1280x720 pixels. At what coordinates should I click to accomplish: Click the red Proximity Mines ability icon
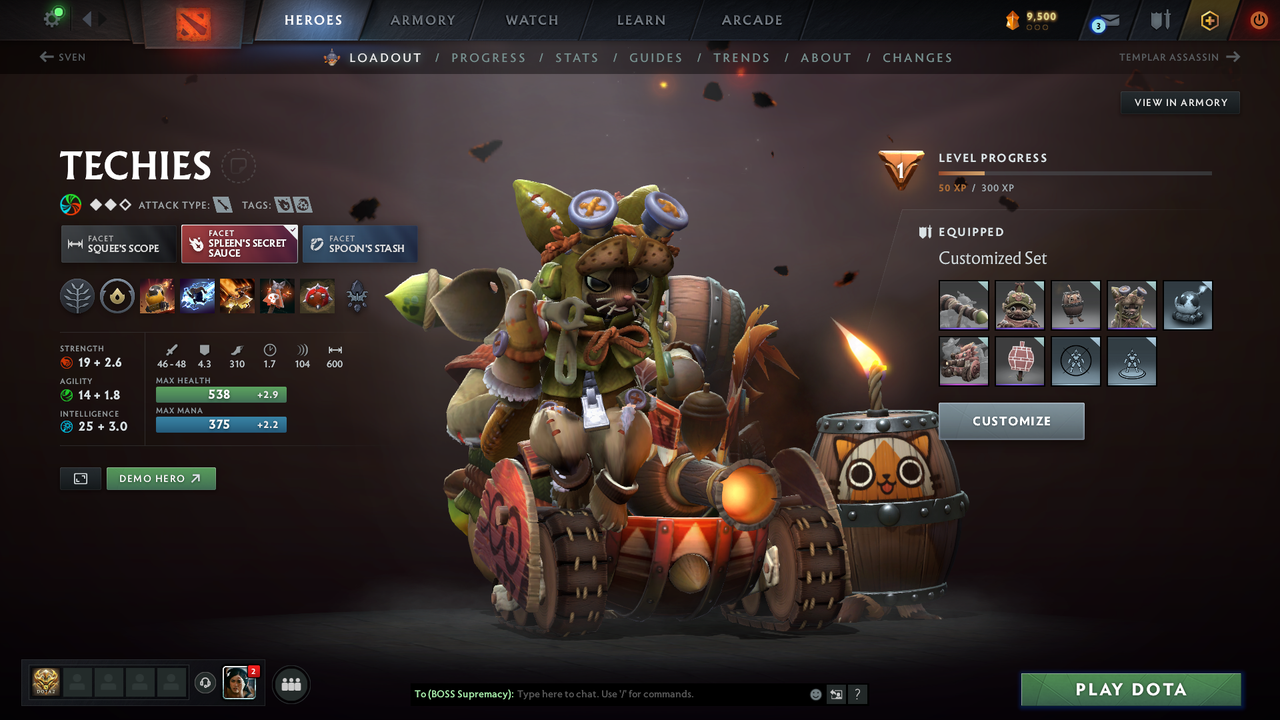[x=317, y=295]
